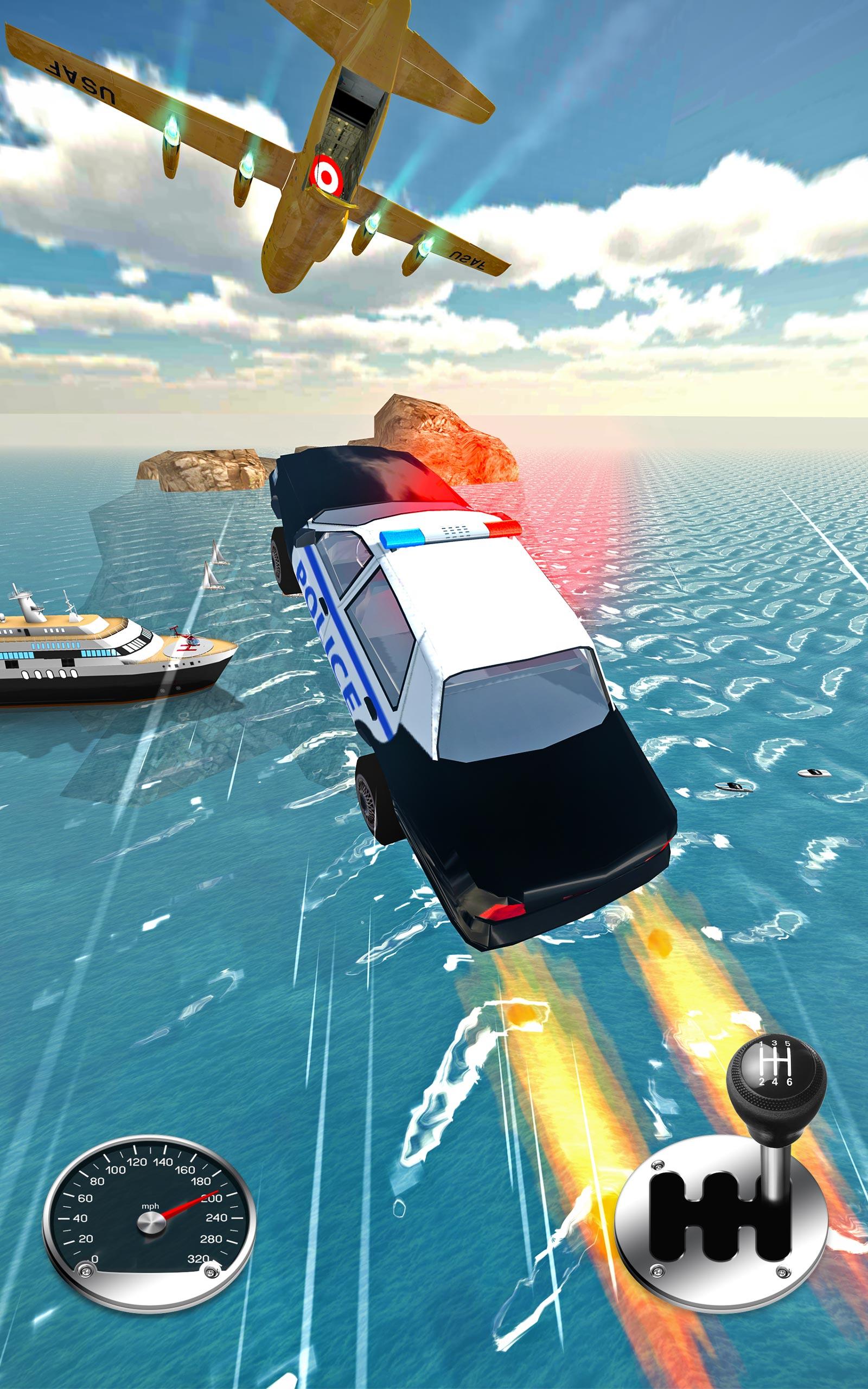Select gear position 1 on the knob

(762, 1044)
